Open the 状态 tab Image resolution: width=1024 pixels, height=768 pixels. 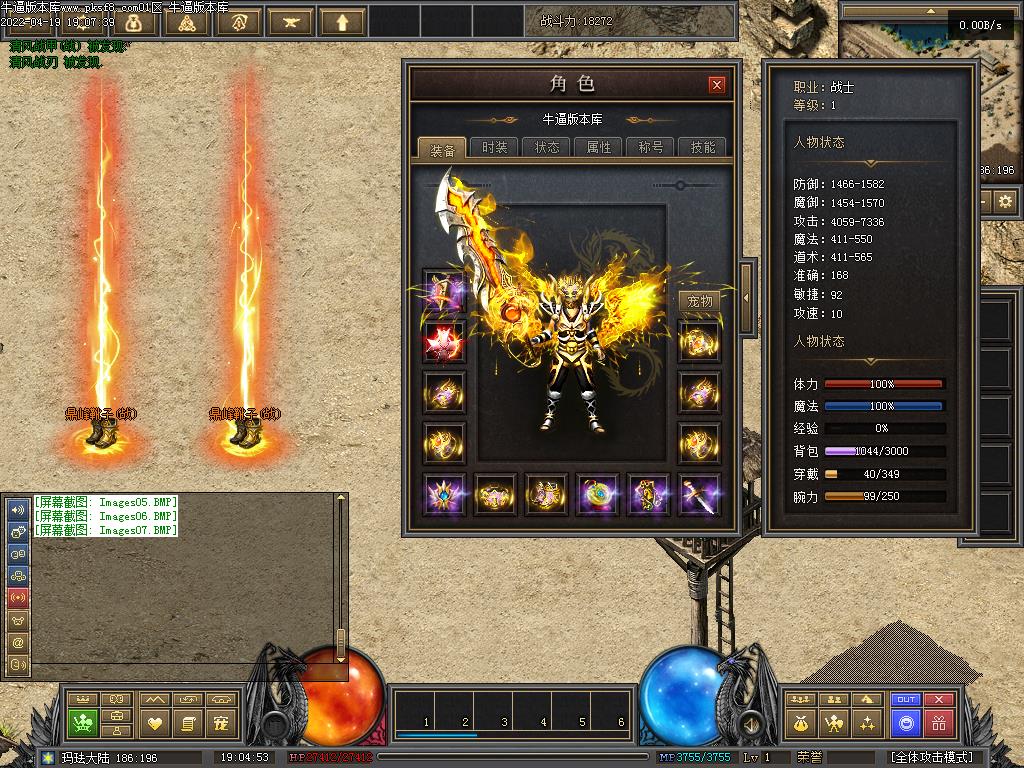pos(547,147)
